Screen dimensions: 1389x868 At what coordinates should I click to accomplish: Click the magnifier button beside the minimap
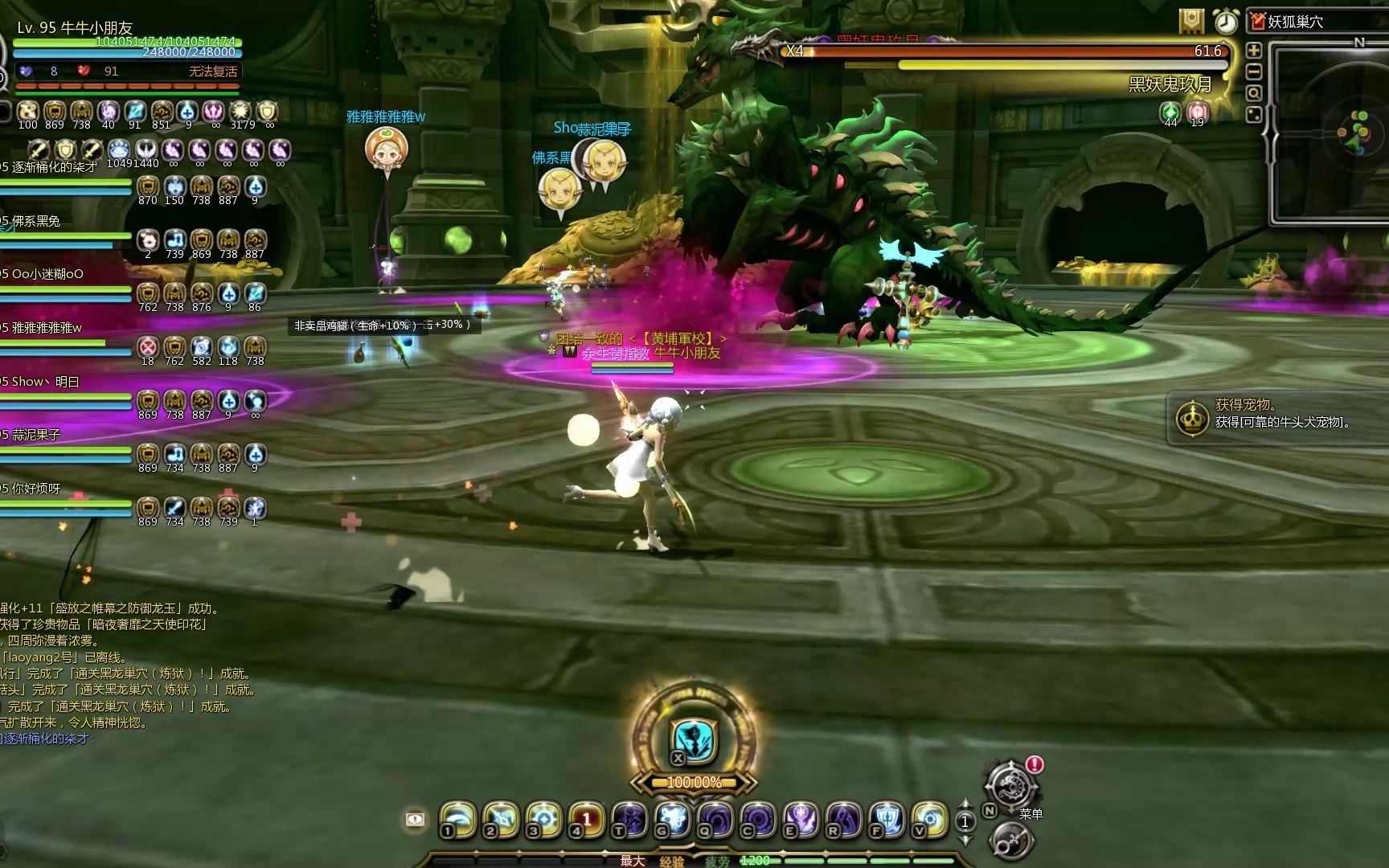pos(1253,93)
